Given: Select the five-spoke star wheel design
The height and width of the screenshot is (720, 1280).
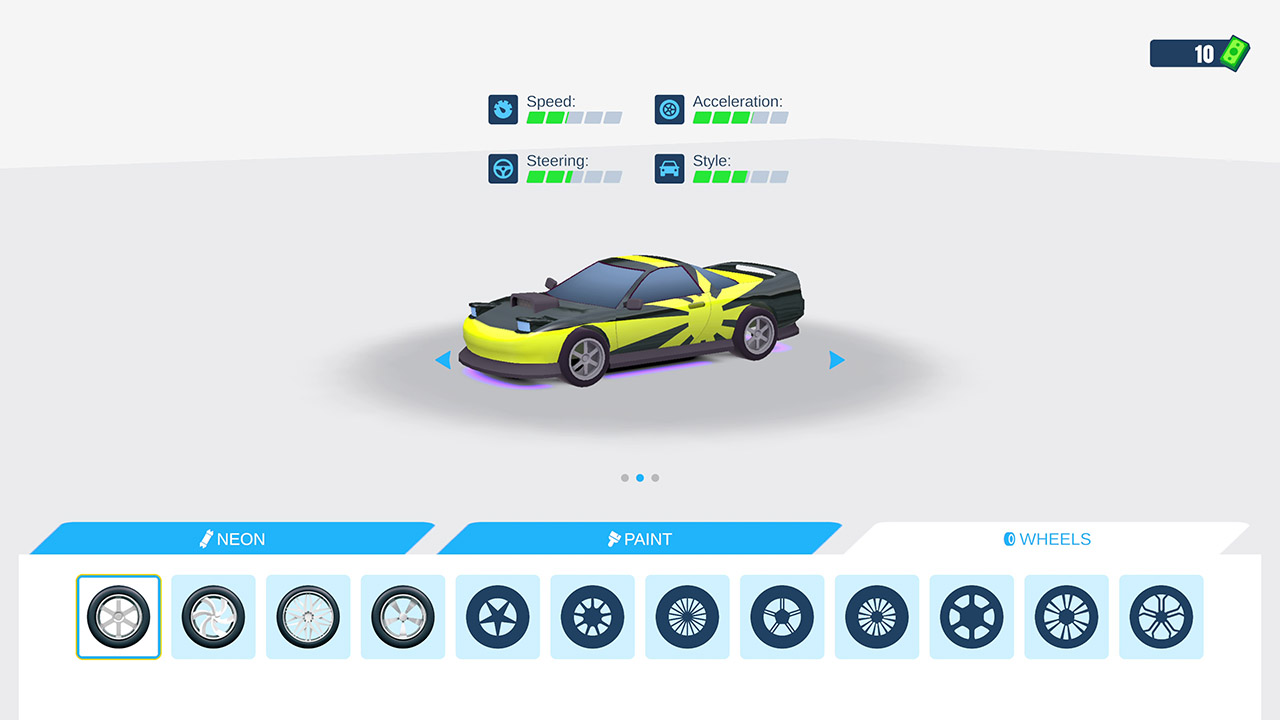Looking at the screenshot, I should point(497,617).
